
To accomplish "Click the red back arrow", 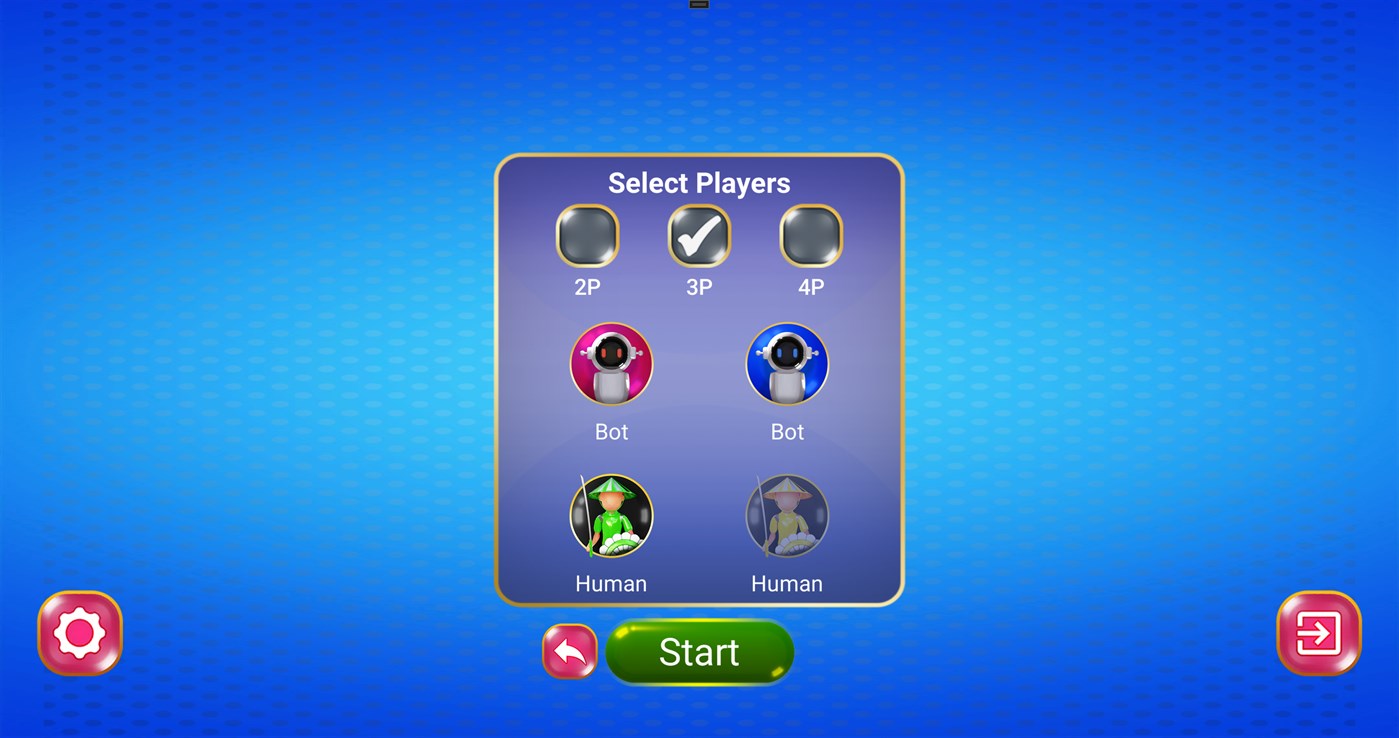I will (569, 651).
